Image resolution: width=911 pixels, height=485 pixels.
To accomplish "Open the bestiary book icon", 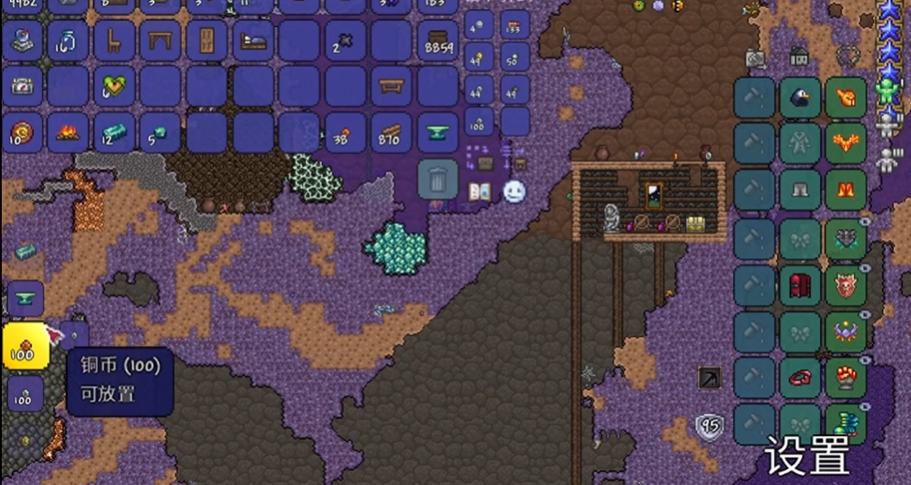I will click(480, 190).
